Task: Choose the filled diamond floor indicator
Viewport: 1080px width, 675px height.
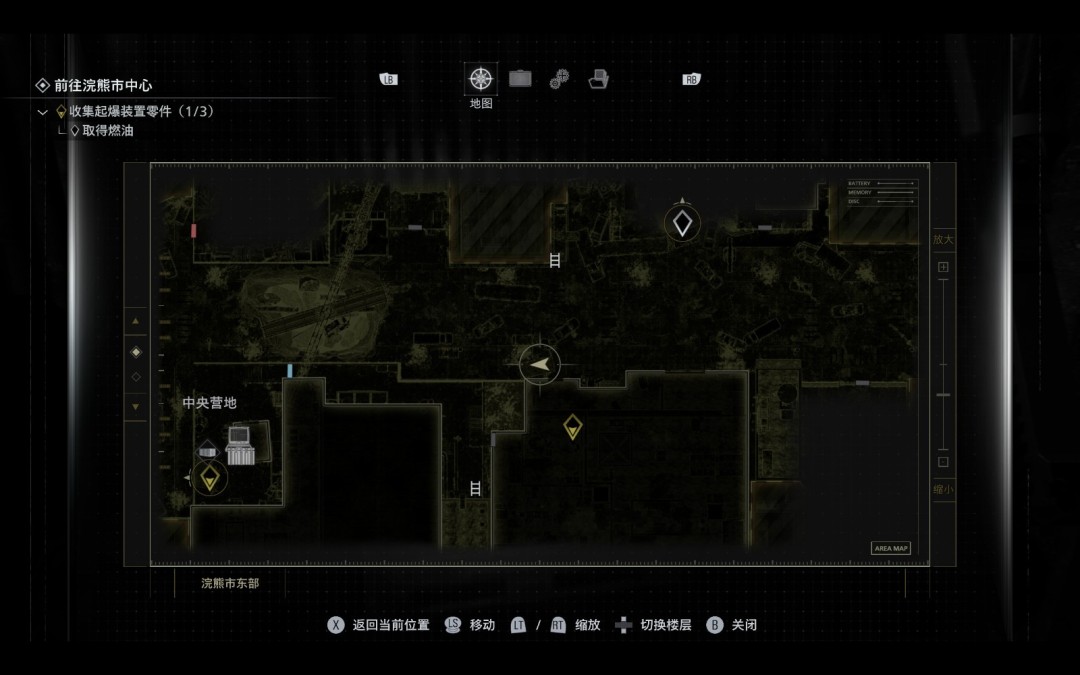Action: (136, 352)
